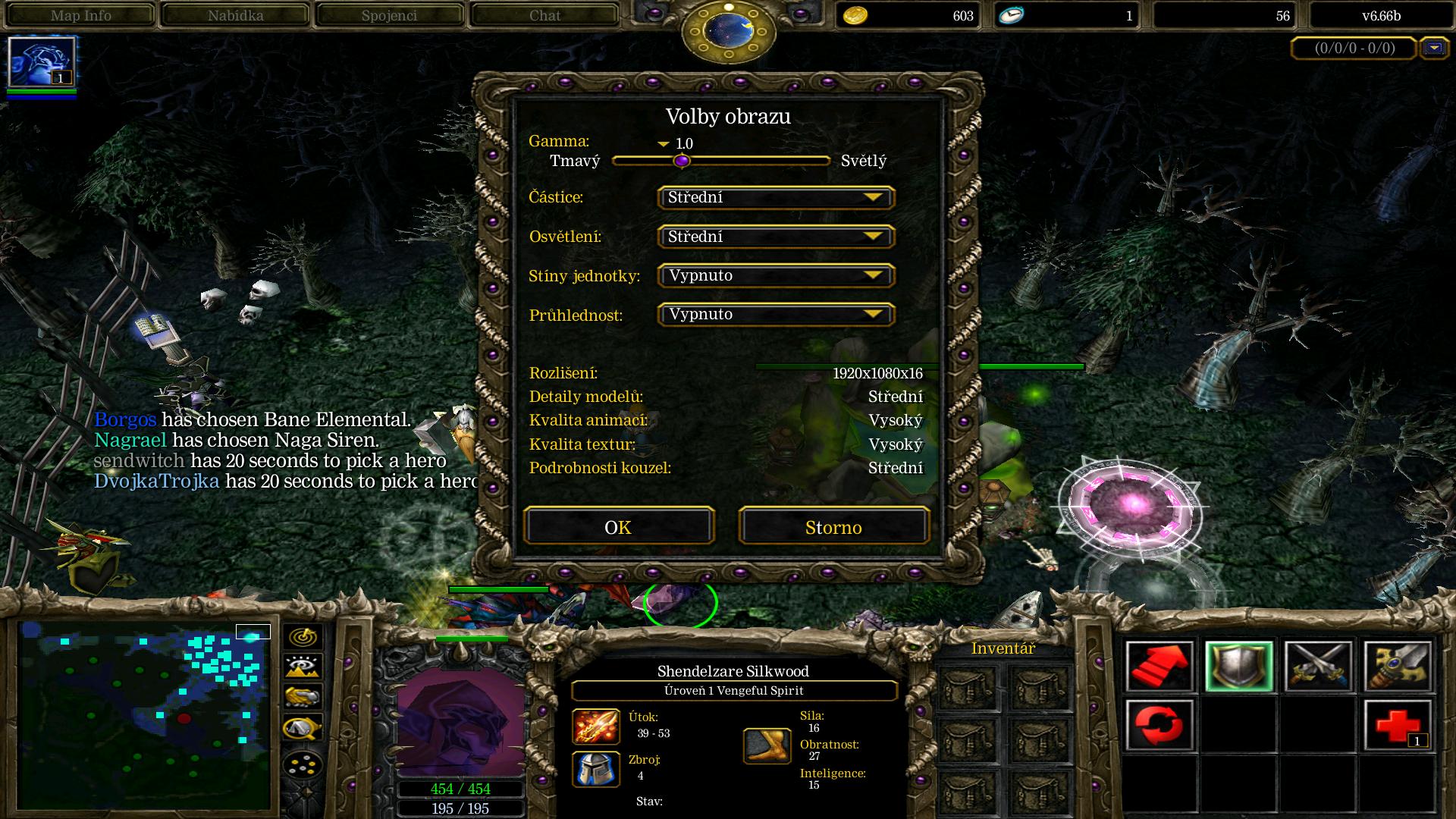Select the hero portrait icon top-left
This screenshot has height=819, width=1456.
[x=42, y=62]
